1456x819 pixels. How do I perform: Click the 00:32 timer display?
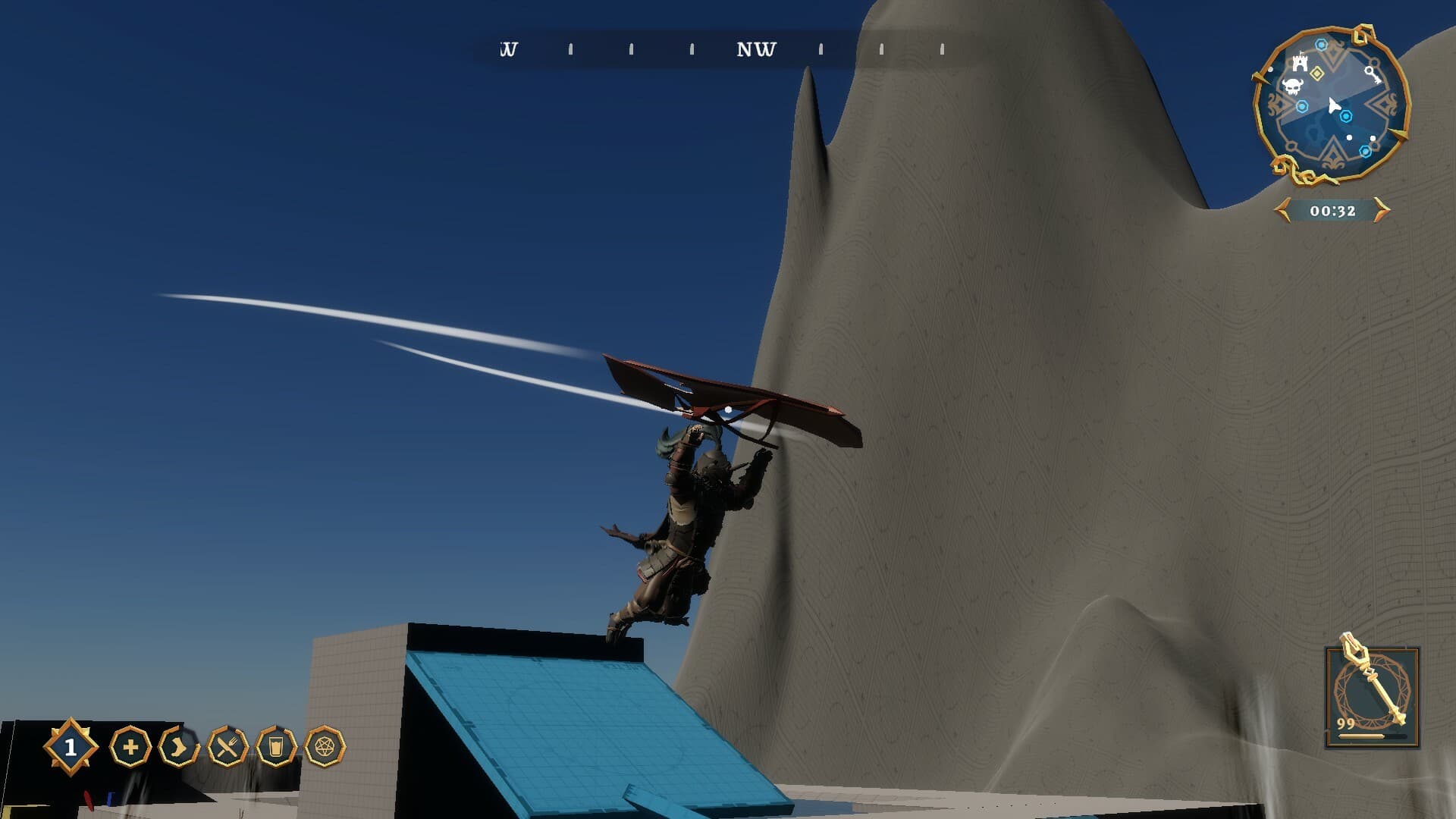tap(1333, 210)
